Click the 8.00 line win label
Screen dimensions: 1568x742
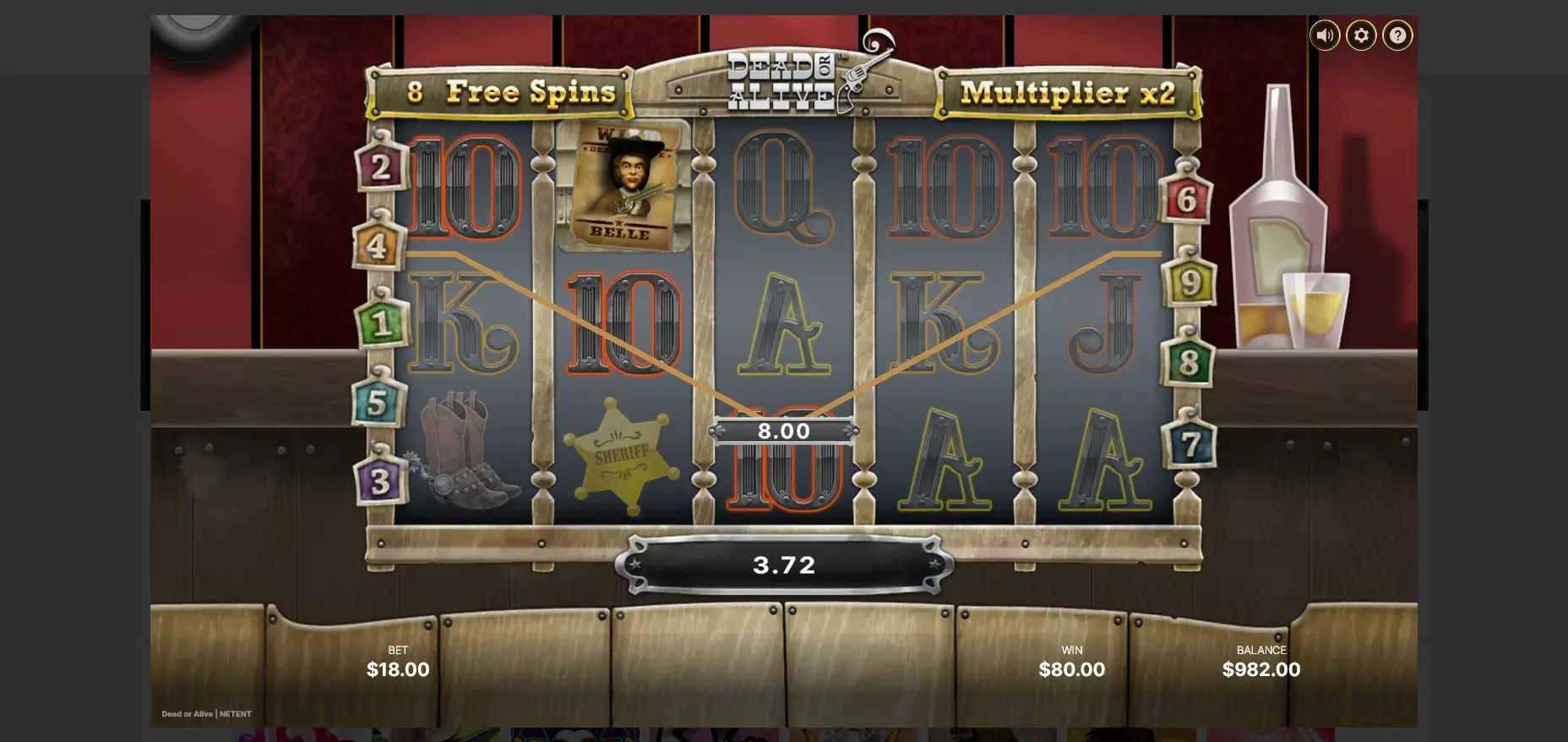click(x=784, y=430)
